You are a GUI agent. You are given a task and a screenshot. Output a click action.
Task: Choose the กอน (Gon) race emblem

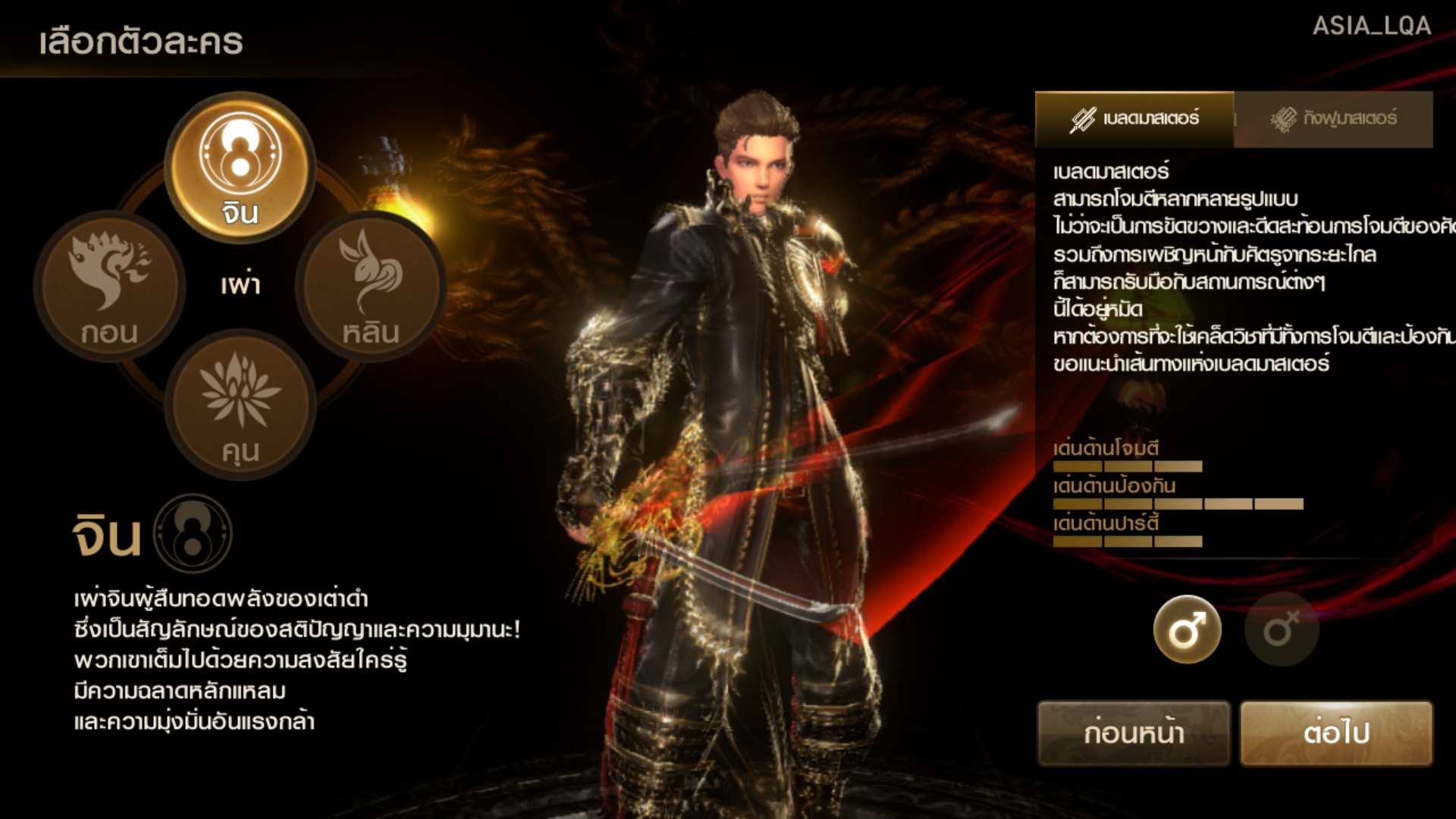click(110, 286)
